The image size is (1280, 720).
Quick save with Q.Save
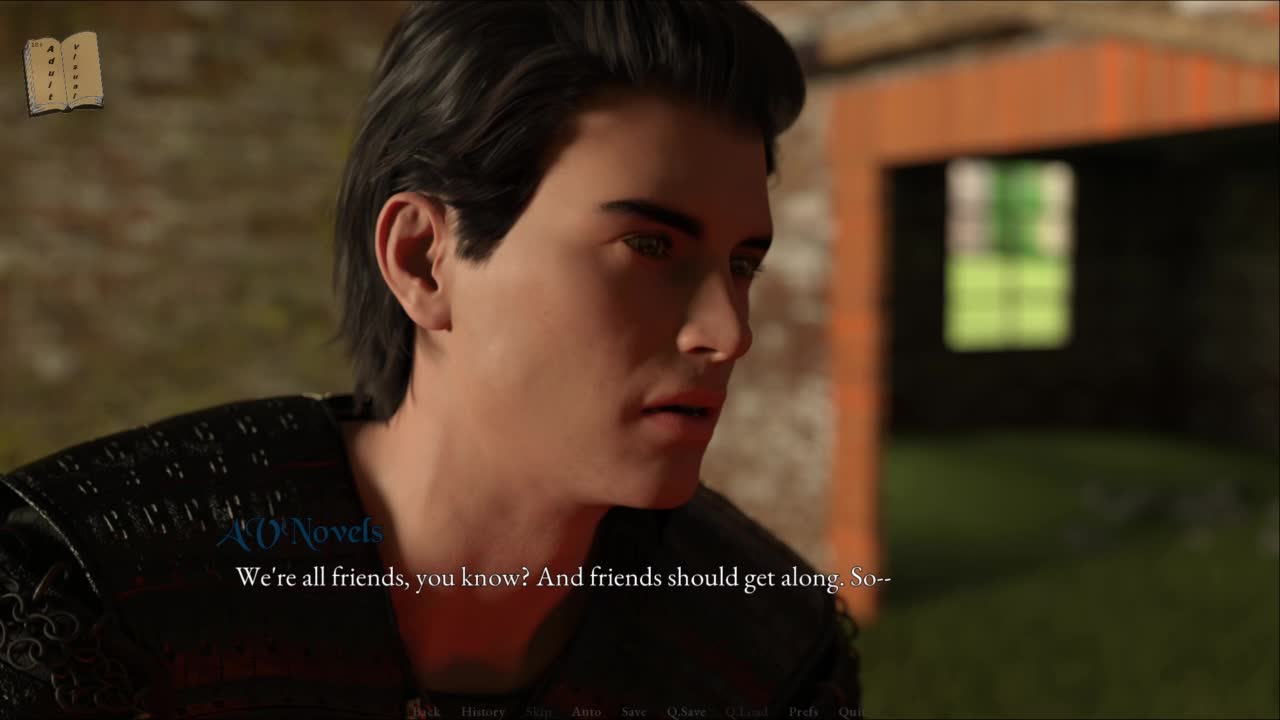[686, 712]
